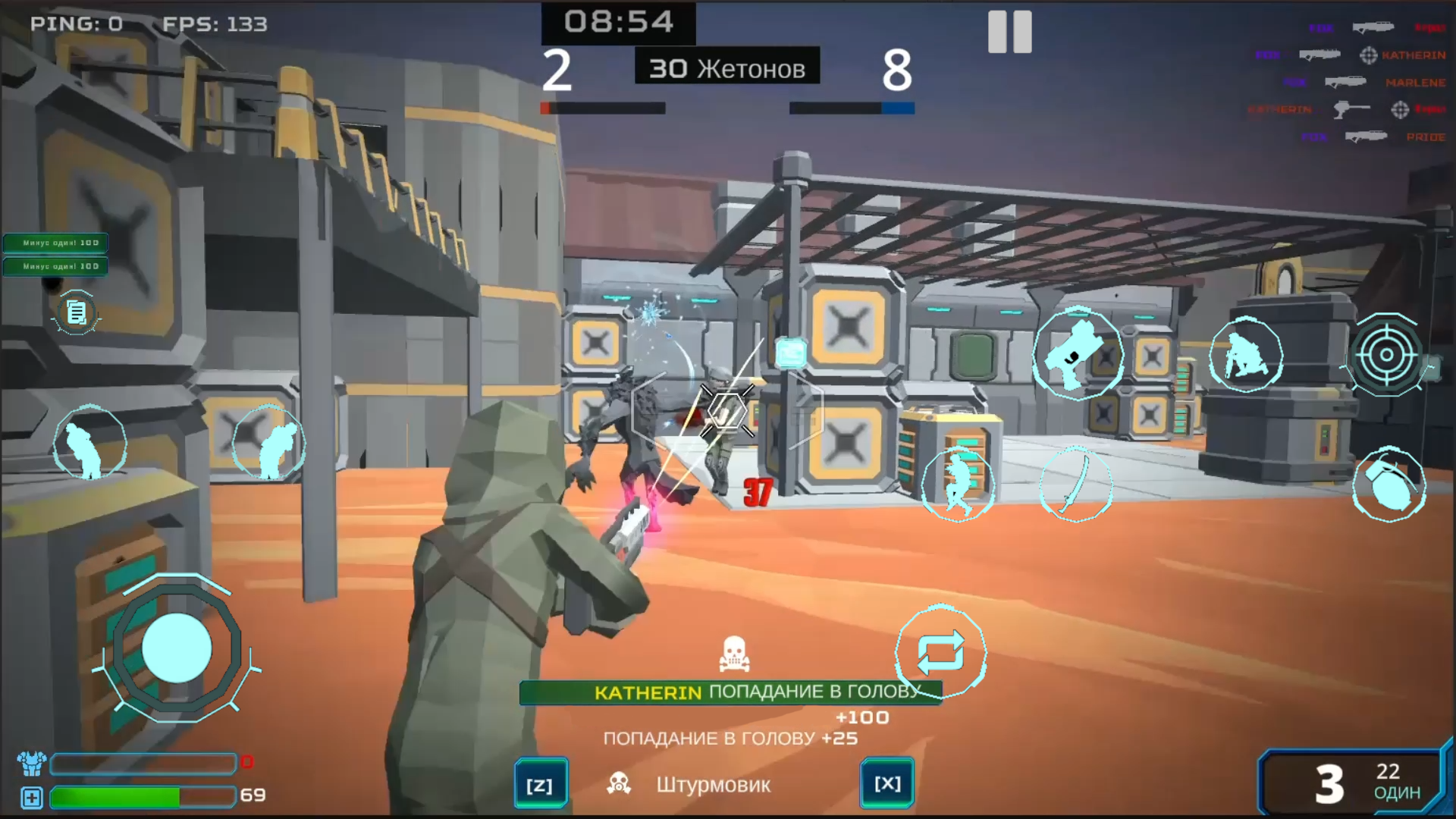Tap the 30 Жетонов token counter

pyautogui.click(x=726, y=67)
